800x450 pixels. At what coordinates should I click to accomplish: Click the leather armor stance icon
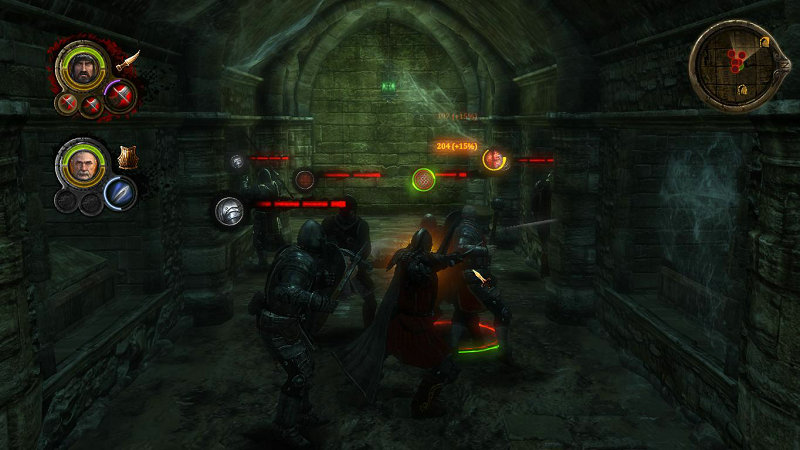coord(127,157)
